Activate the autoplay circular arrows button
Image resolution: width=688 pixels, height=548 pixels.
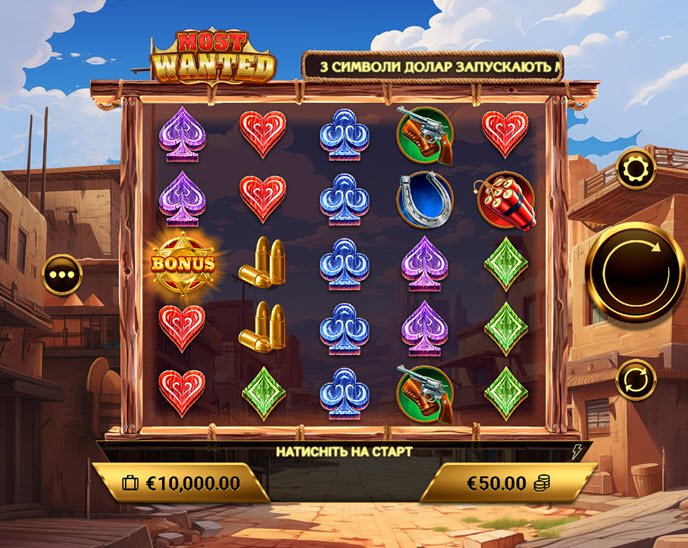(636, 379)
